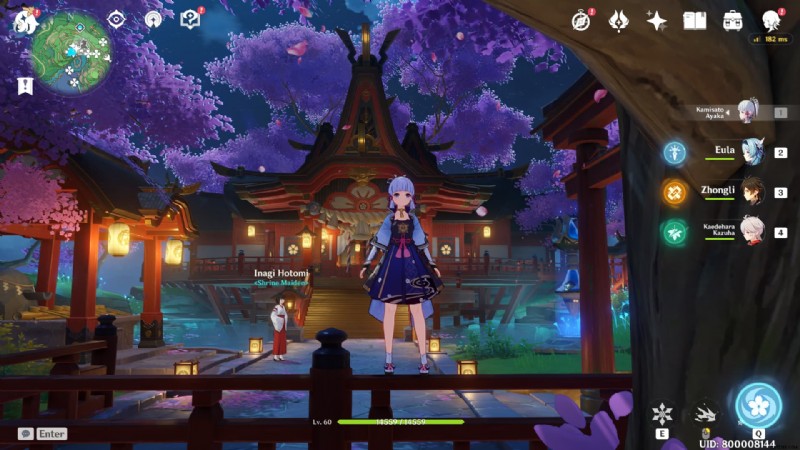The width and height of the screenshot is (800, 450).
Task: Open the quest banner icon
Action: coord(25,86)
